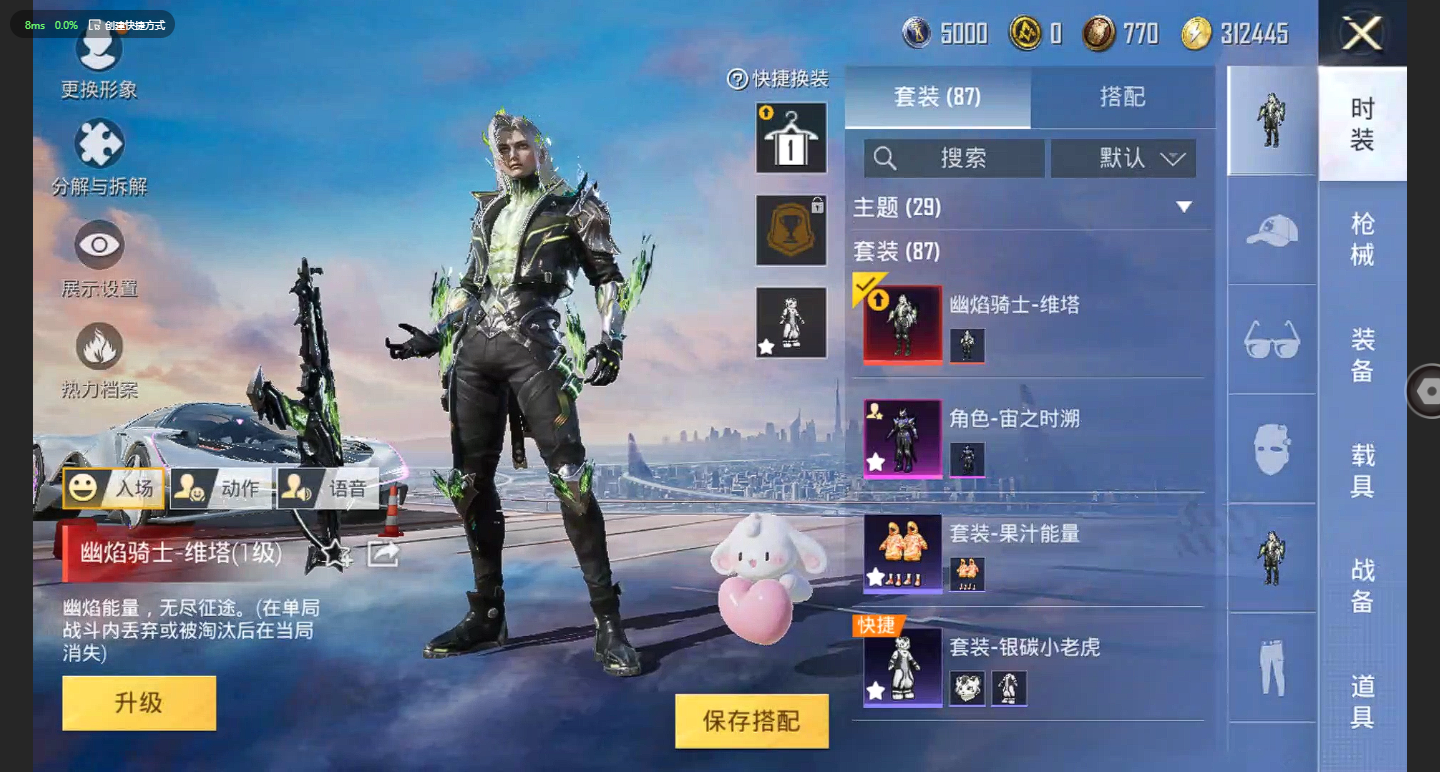Open the 道具 items category
The image size is (1440, 772).
point(1362,701)
